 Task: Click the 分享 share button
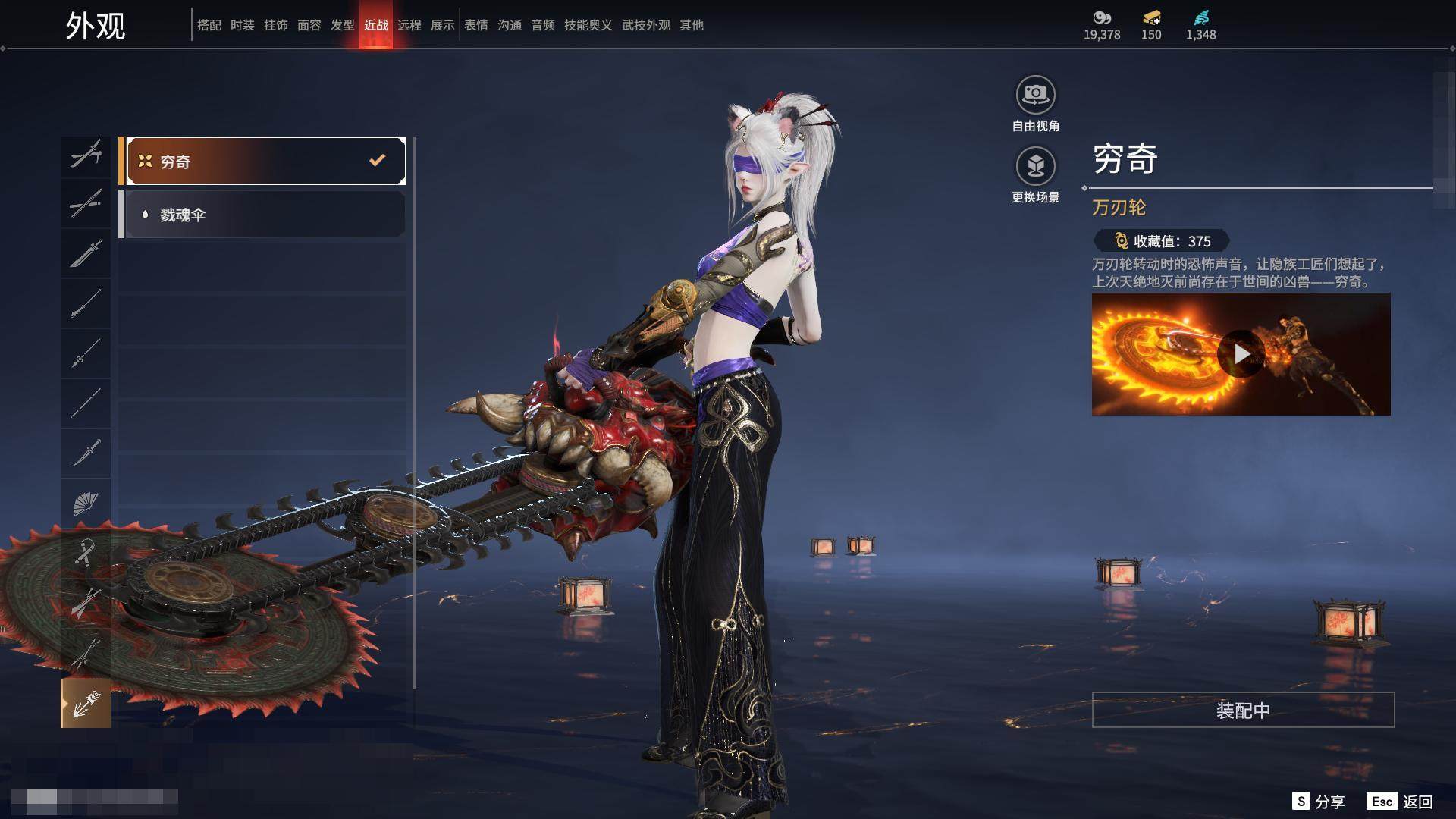point(1319,802)
